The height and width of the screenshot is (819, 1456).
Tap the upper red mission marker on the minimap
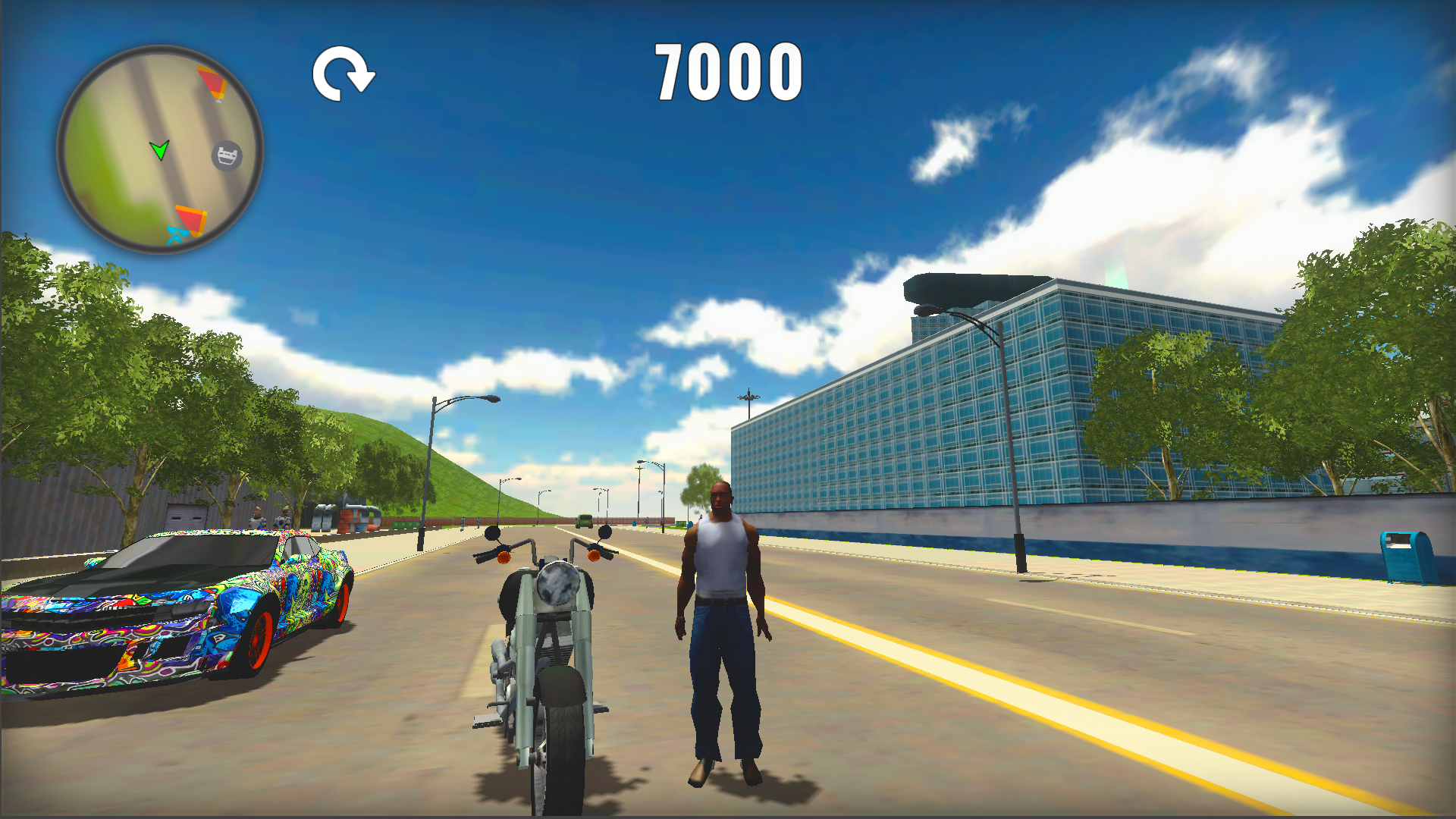pos(211,82)
